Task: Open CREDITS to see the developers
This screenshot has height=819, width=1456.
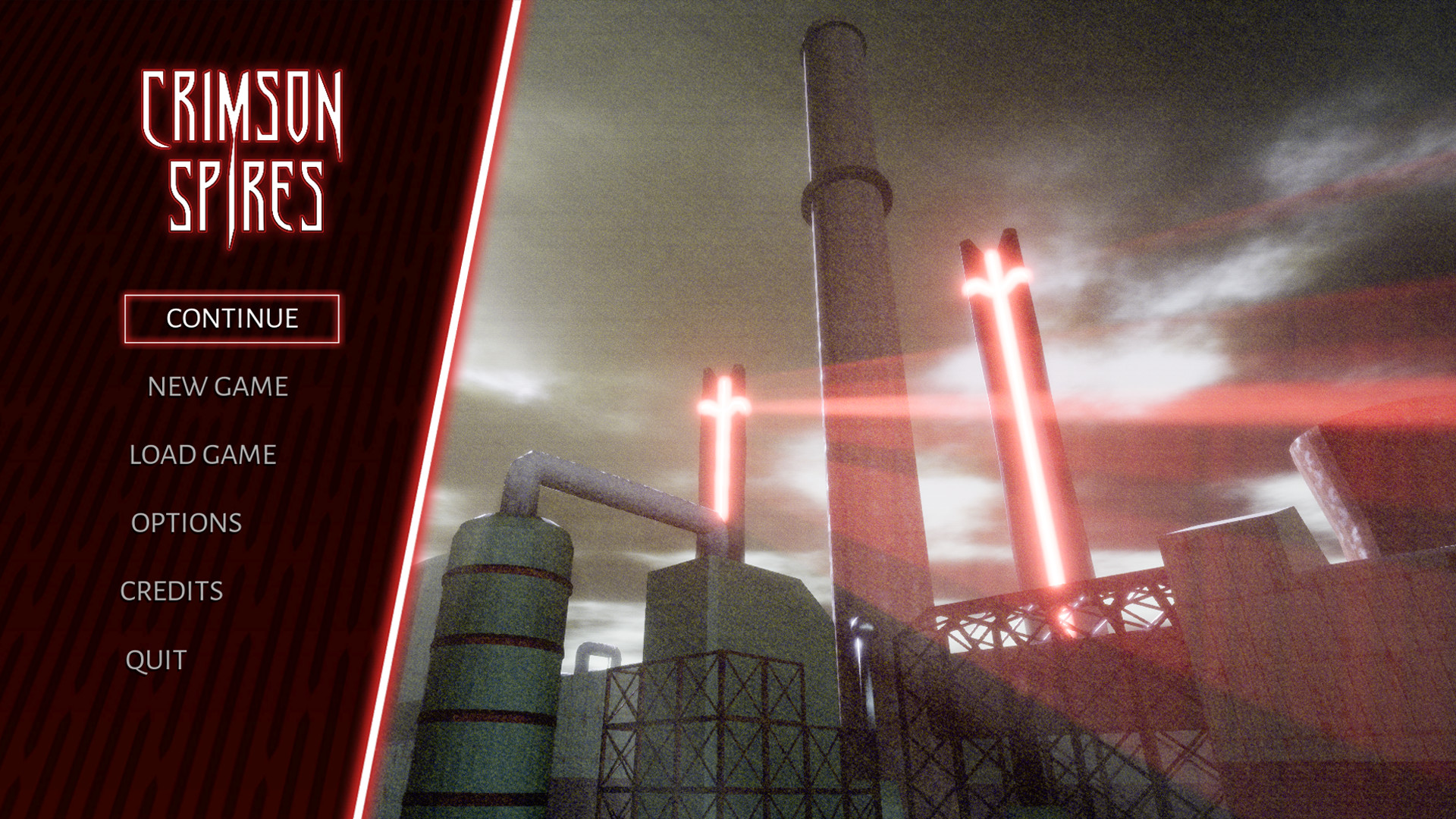Action: tap(172, 589)
